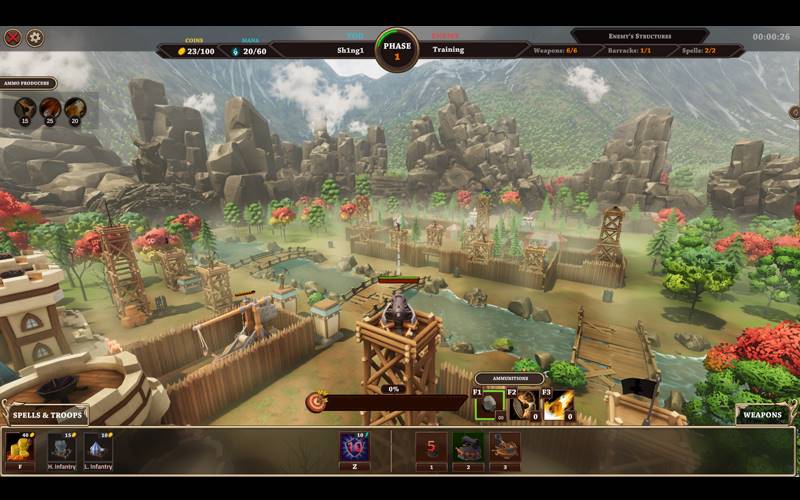Image resolution: width=800 pixels, height=500 pixels.
Task: Cast the Z spell costing 10 mana
Action: tap(354, 446)
